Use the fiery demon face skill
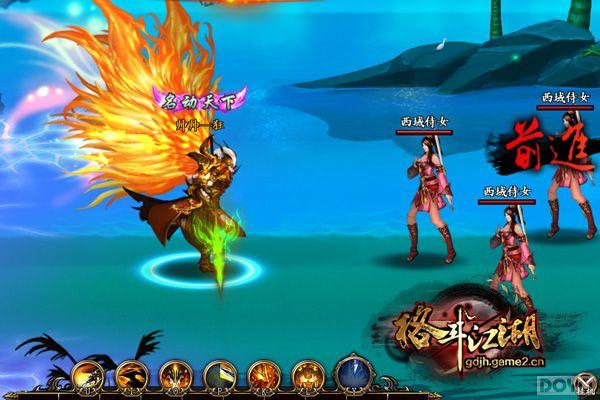Viewport: 600px width, 400px height. pos(306,375)
